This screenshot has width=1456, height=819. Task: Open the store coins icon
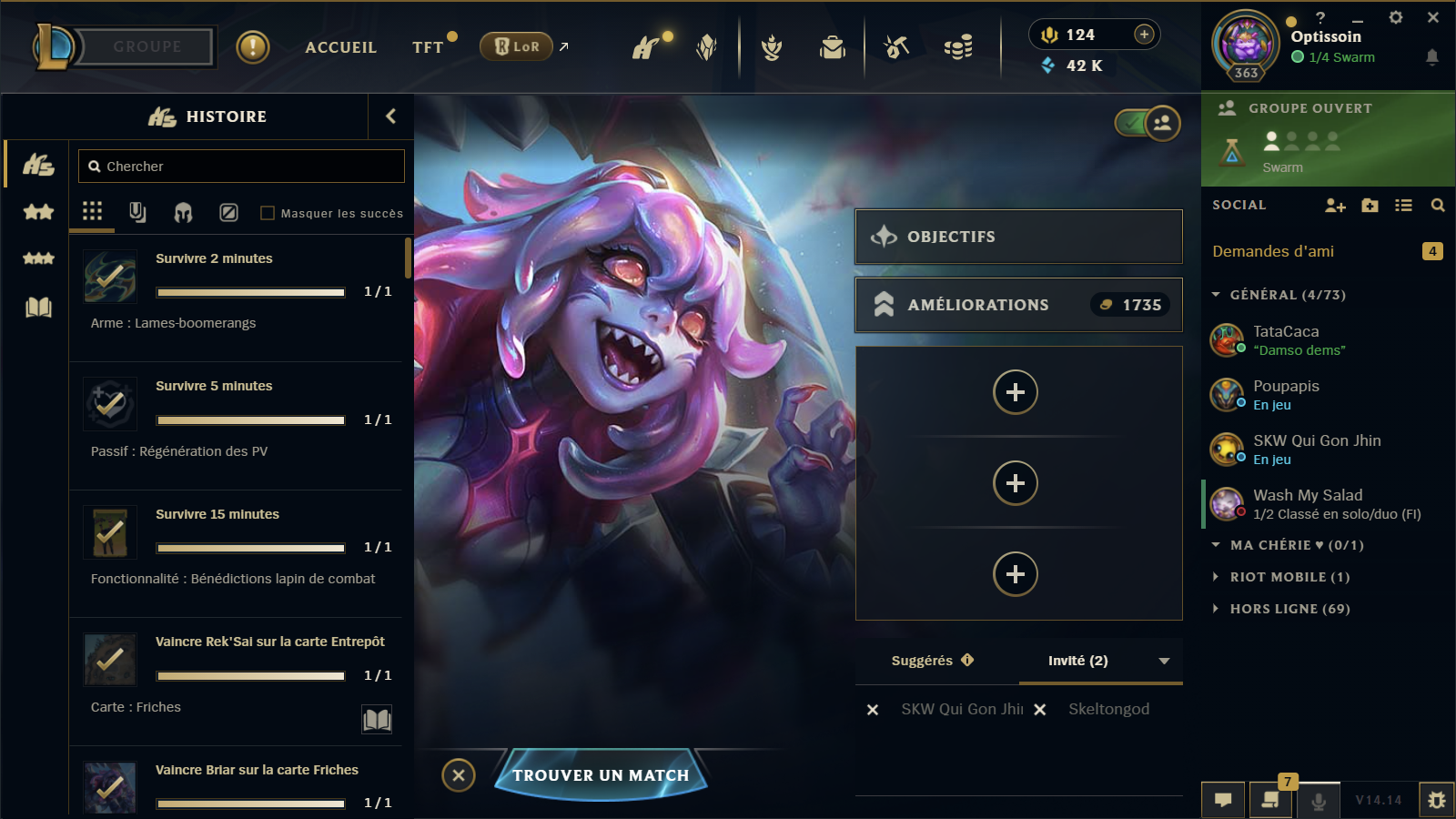click(957, 47)
